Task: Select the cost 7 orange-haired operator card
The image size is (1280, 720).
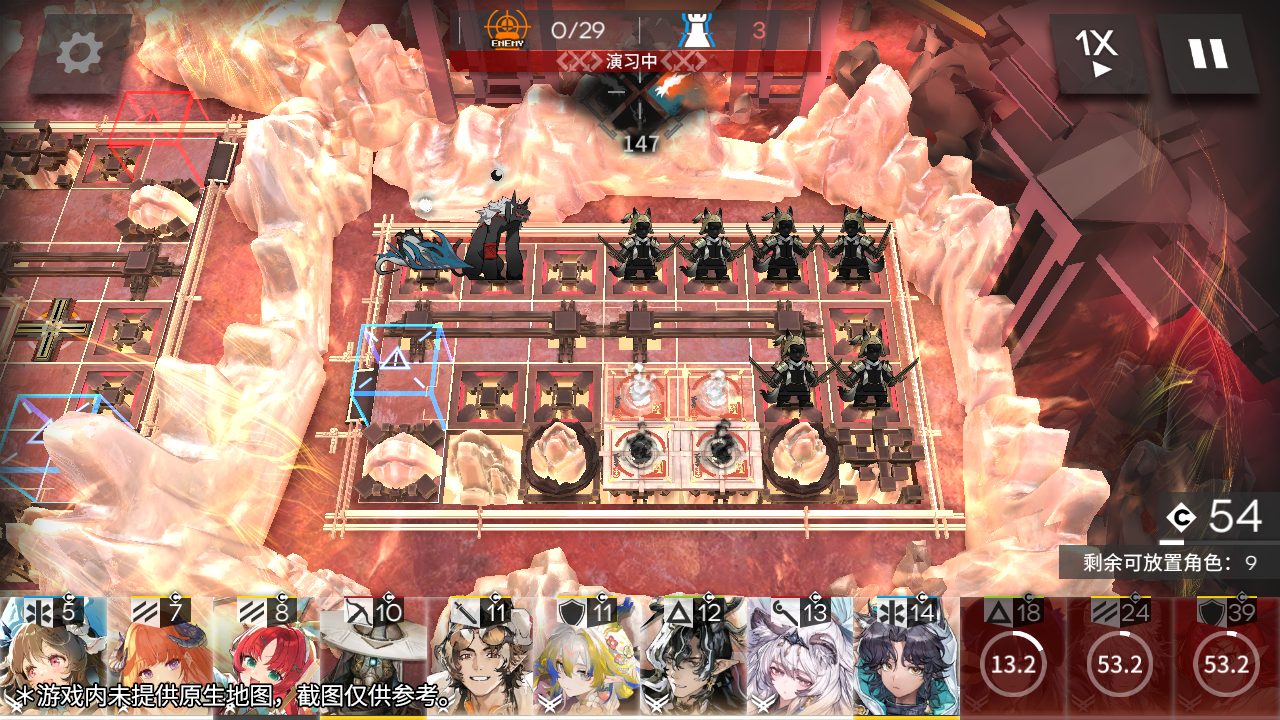Action: coord(160,658)
